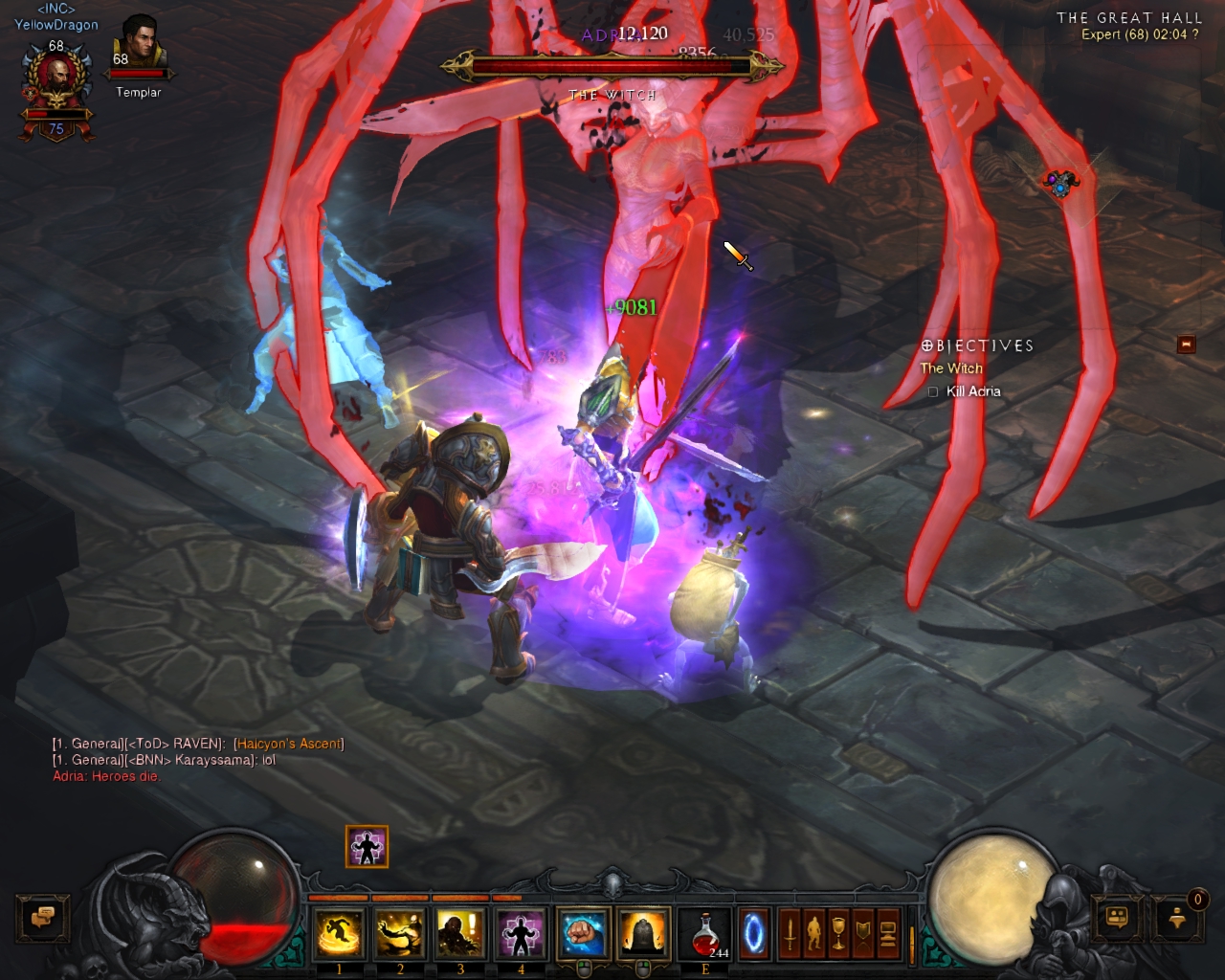Drink the red health potion
The image size is (1225, 980).
(x=705, y=933)
